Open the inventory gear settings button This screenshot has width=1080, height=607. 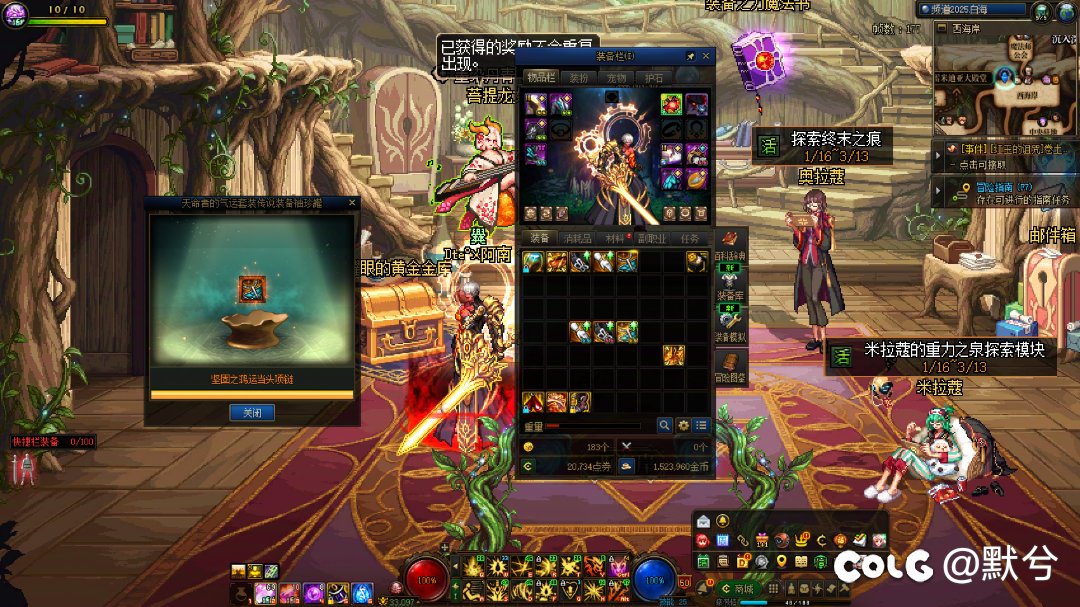(x=683, y=425)
